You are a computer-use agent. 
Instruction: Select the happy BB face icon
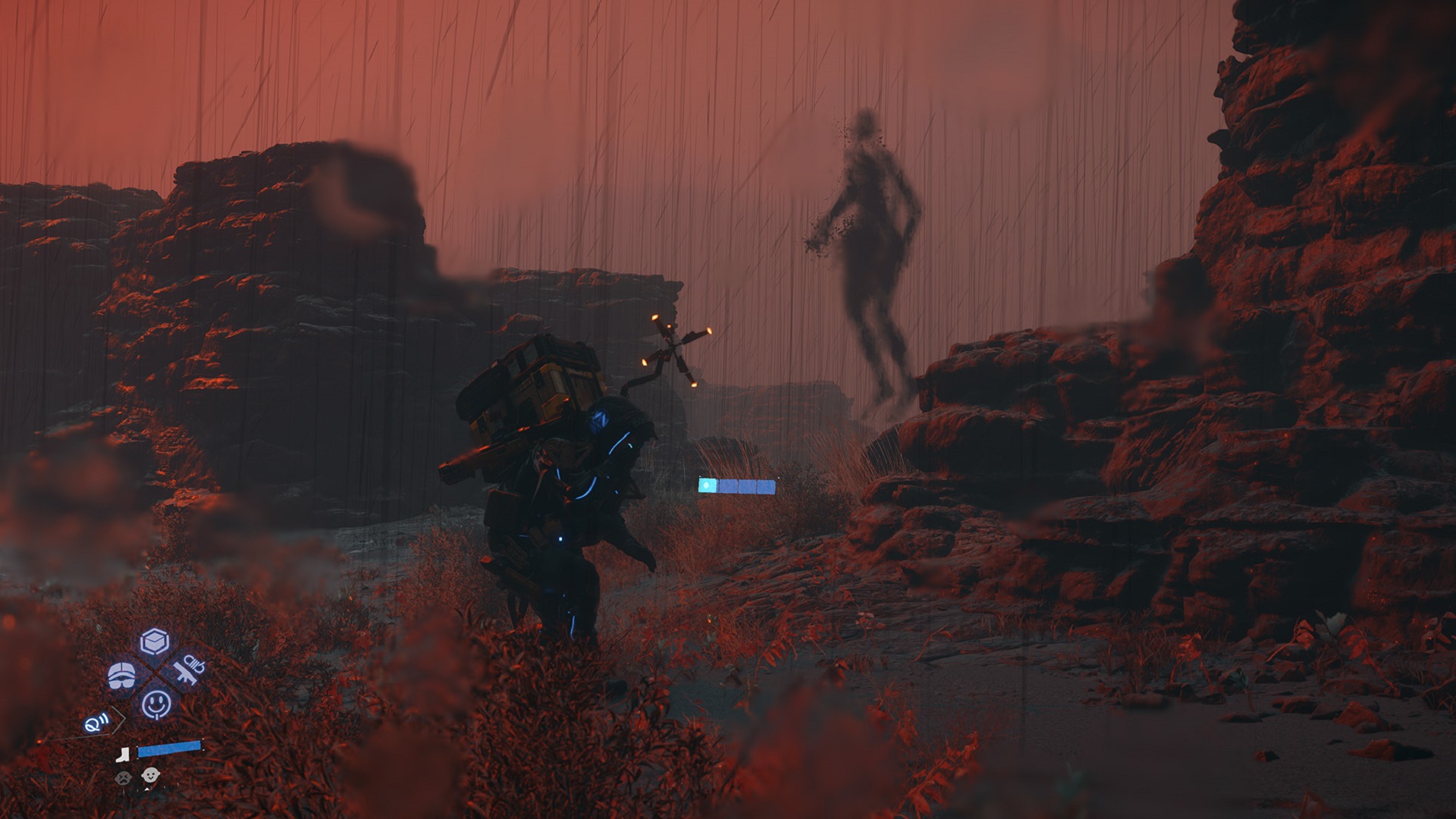click(149, 777)
